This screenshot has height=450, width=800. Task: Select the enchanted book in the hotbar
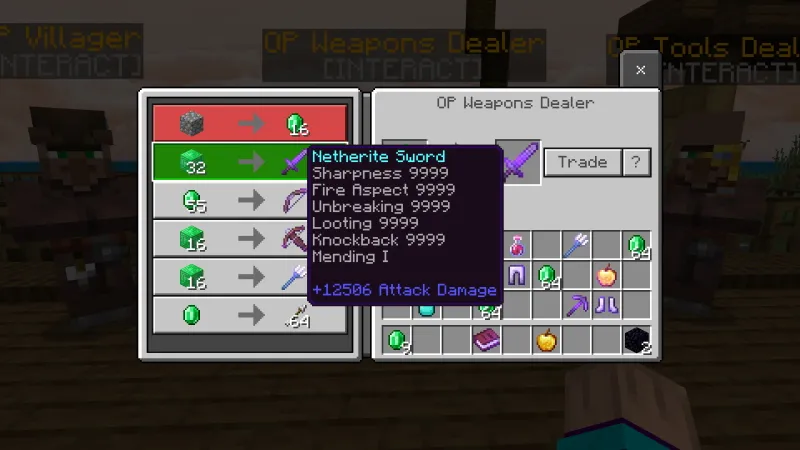click(x=487, y=340)
